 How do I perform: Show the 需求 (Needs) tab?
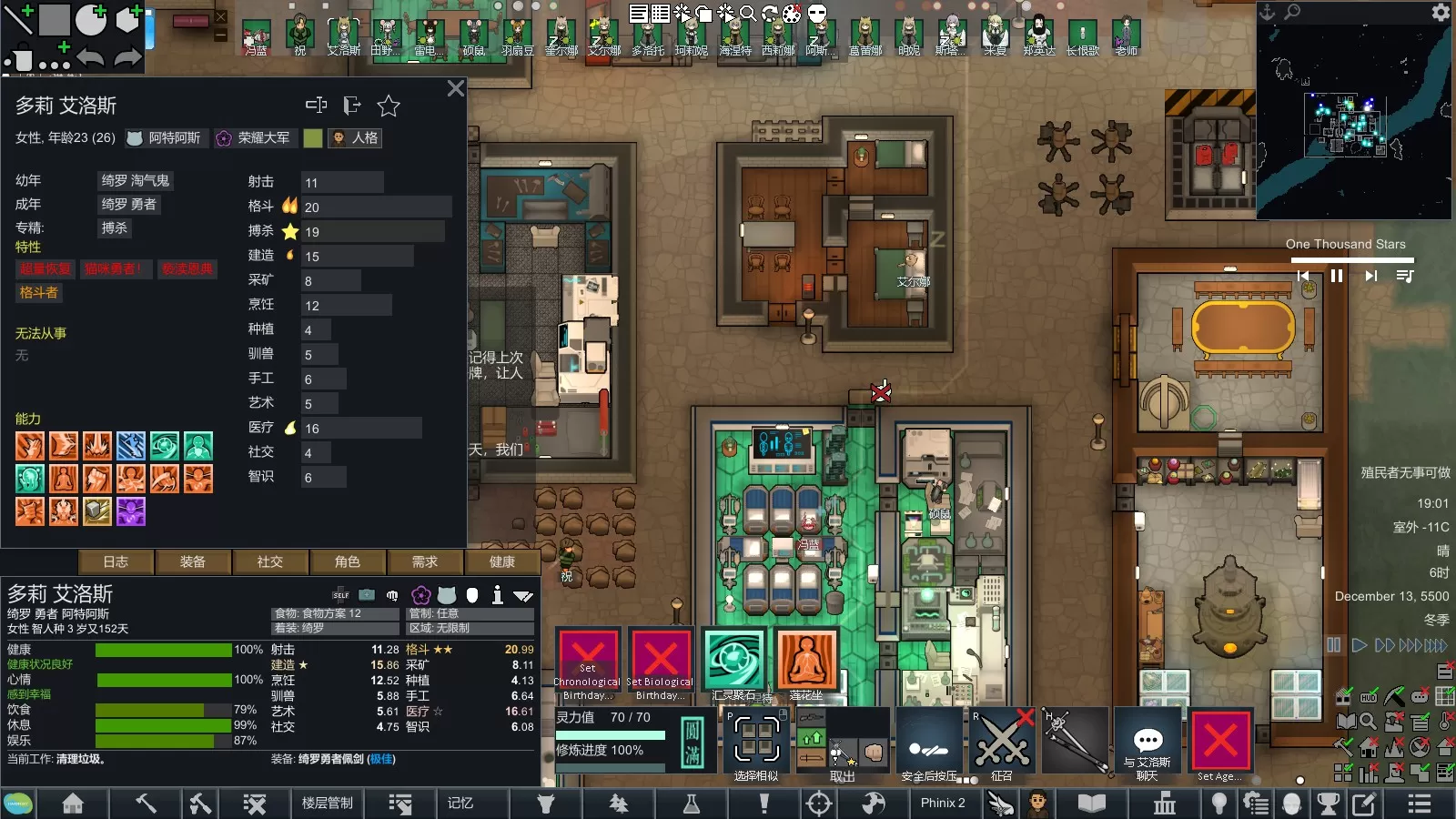[425, 562]
